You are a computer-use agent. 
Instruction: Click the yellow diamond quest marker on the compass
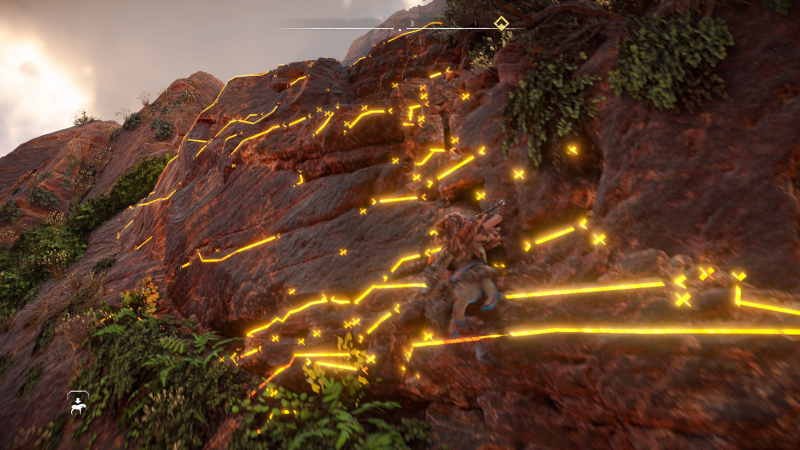(x=501, y=23)
